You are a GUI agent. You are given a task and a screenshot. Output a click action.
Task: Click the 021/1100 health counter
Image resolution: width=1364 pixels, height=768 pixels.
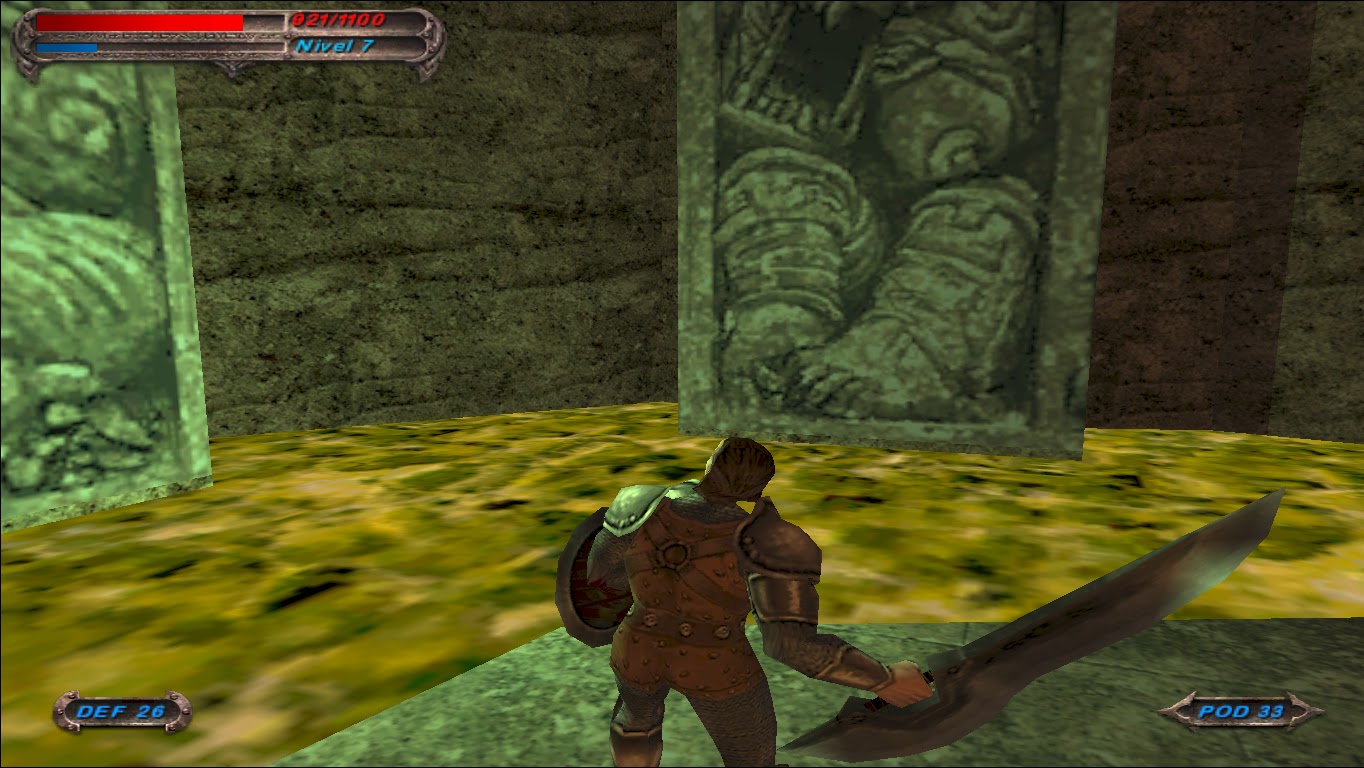(x=337, y=18)
